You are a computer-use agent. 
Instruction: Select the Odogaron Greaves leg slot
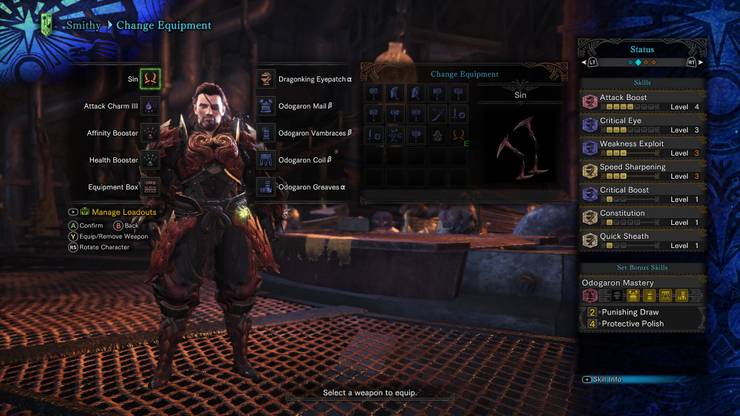tap(266, 186)
